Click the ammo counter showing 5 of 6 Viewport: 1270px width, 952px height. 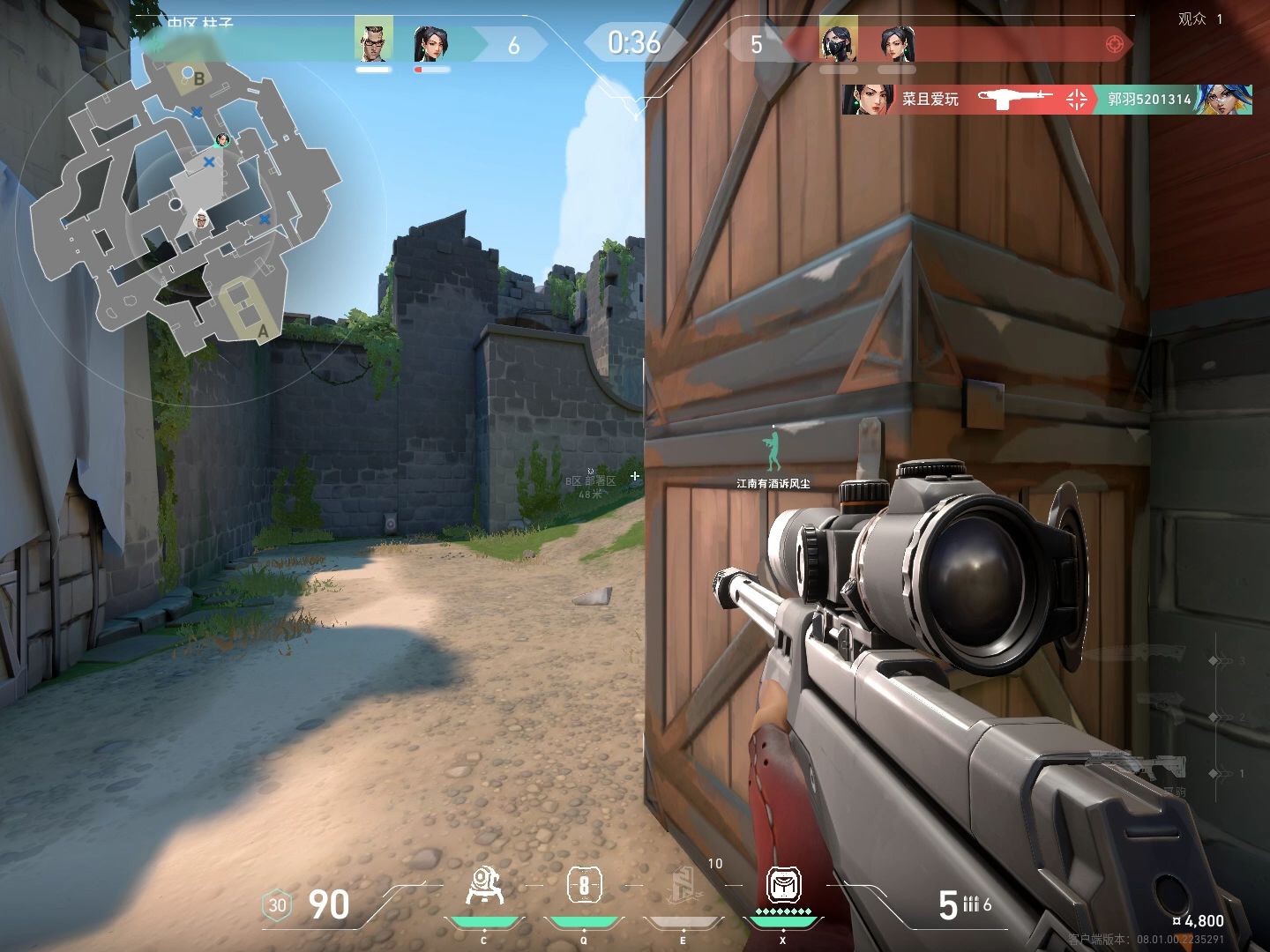pos(964,903)
